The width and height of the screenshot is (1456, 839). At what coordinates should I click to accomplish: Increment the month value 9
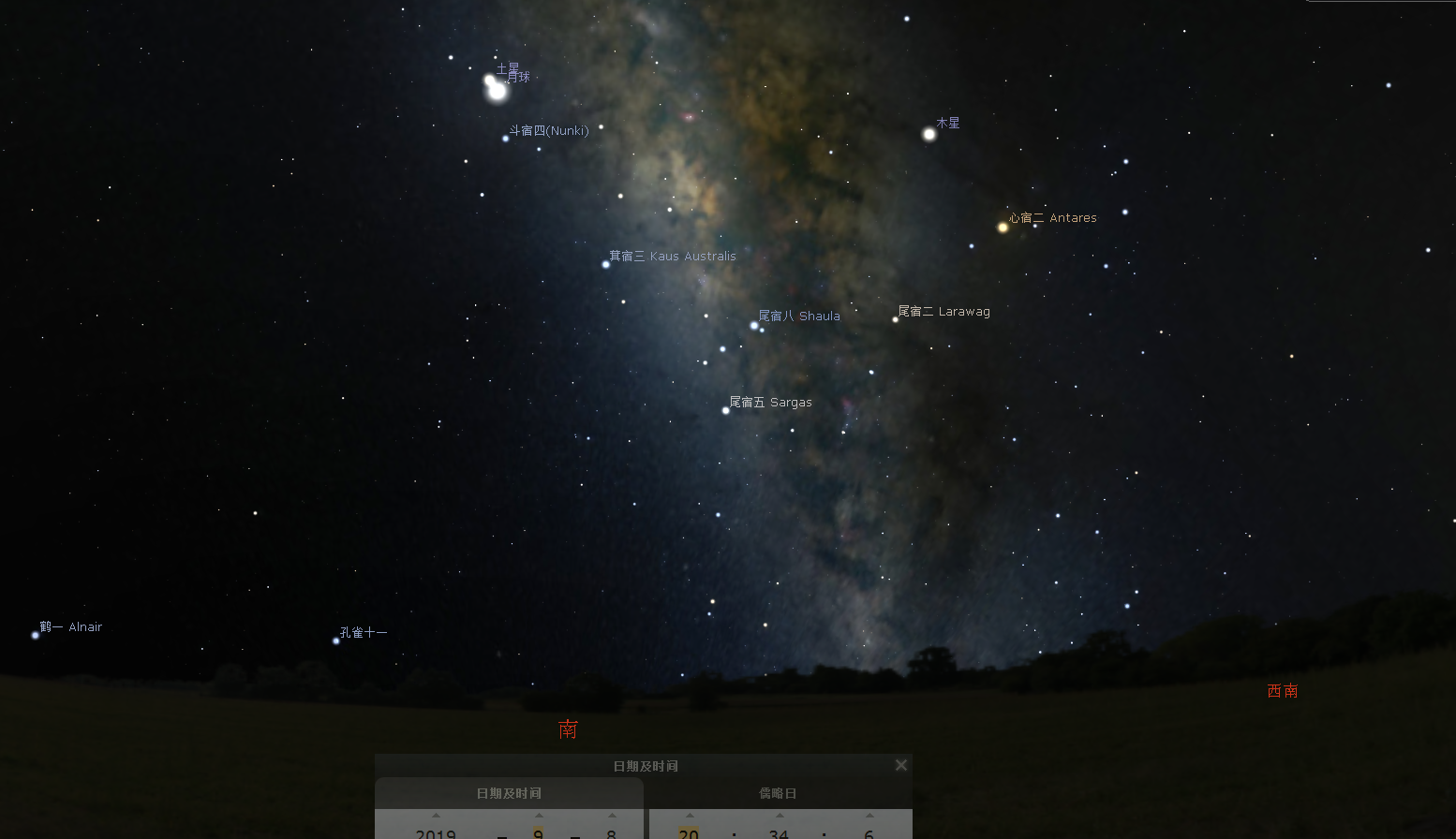click(538, 815)
